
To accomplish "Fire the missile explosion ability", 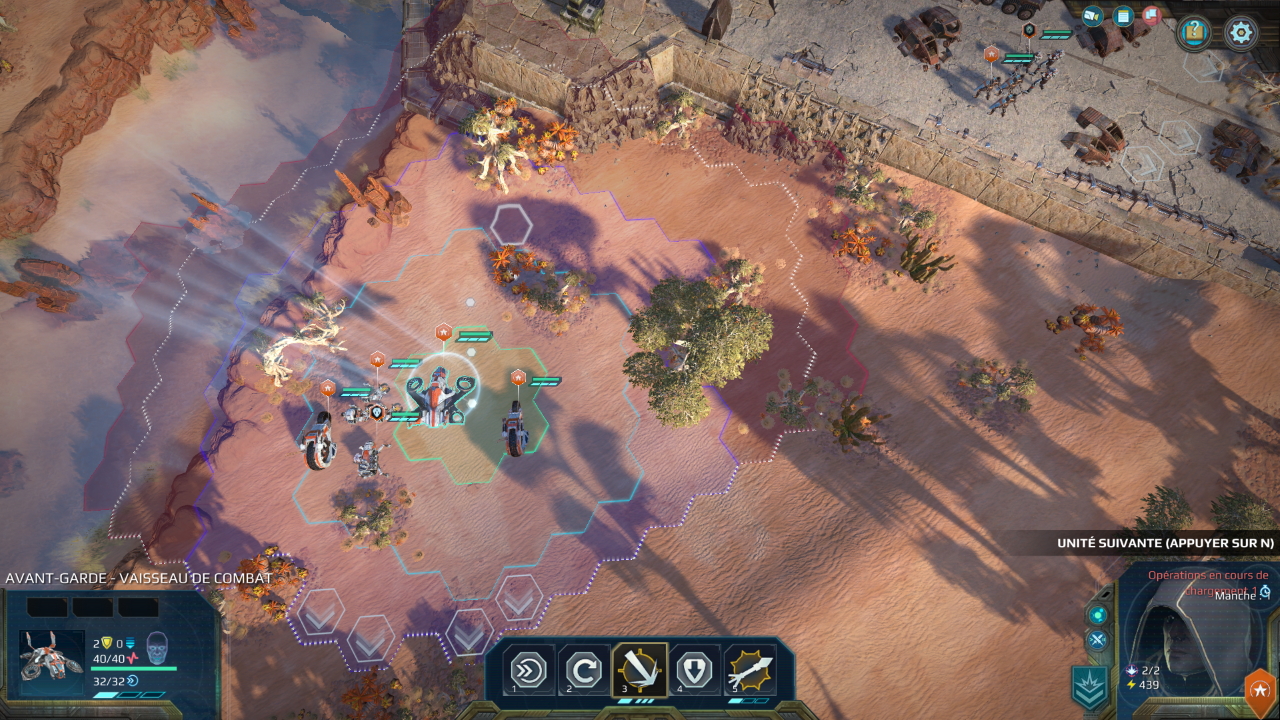I will coord(750,669).
